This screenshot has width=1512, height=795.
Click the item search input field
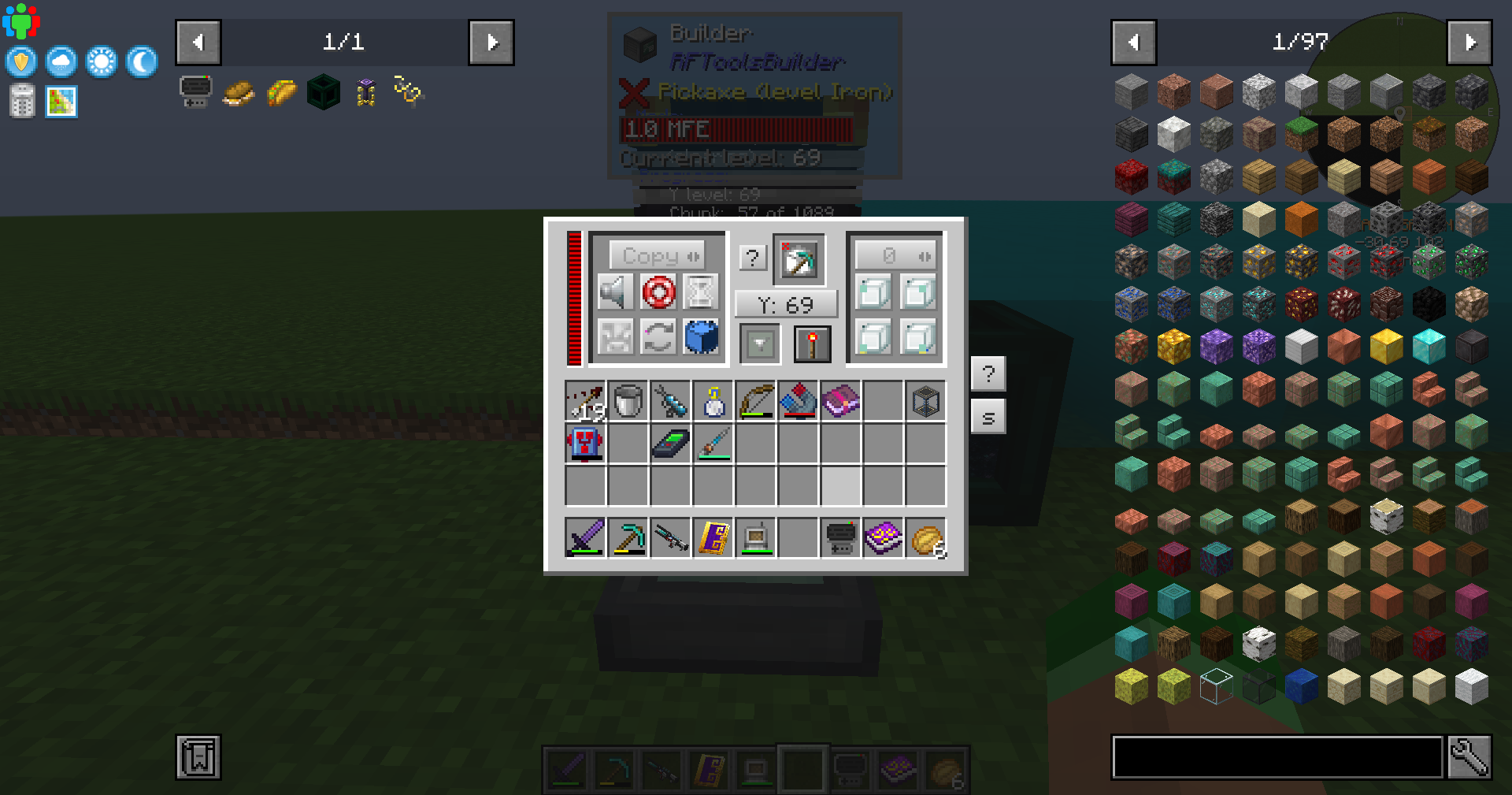(1276, 757)
